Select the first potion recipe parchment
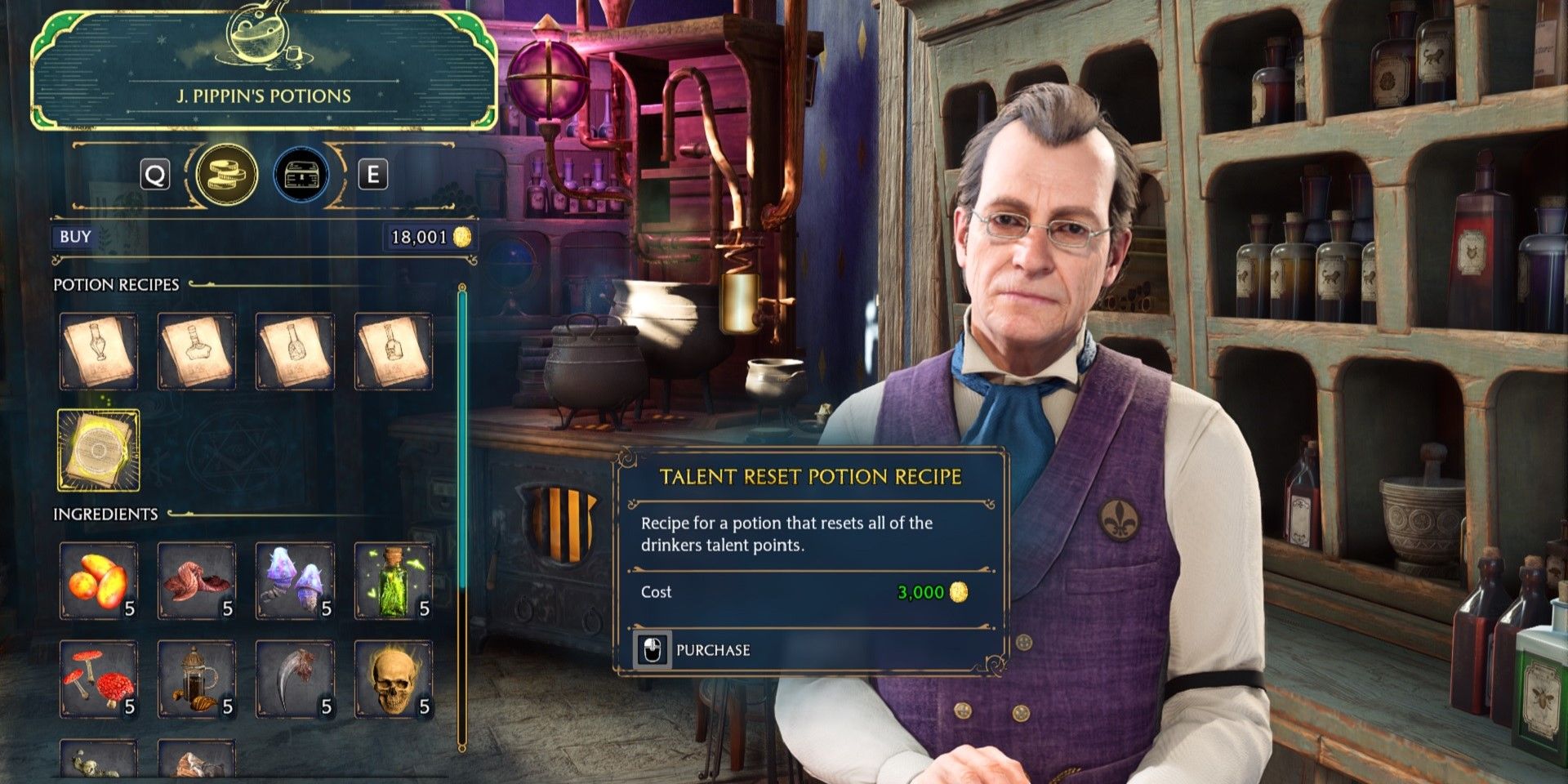This screenshot has height=784, width=1568. (98, 350)
